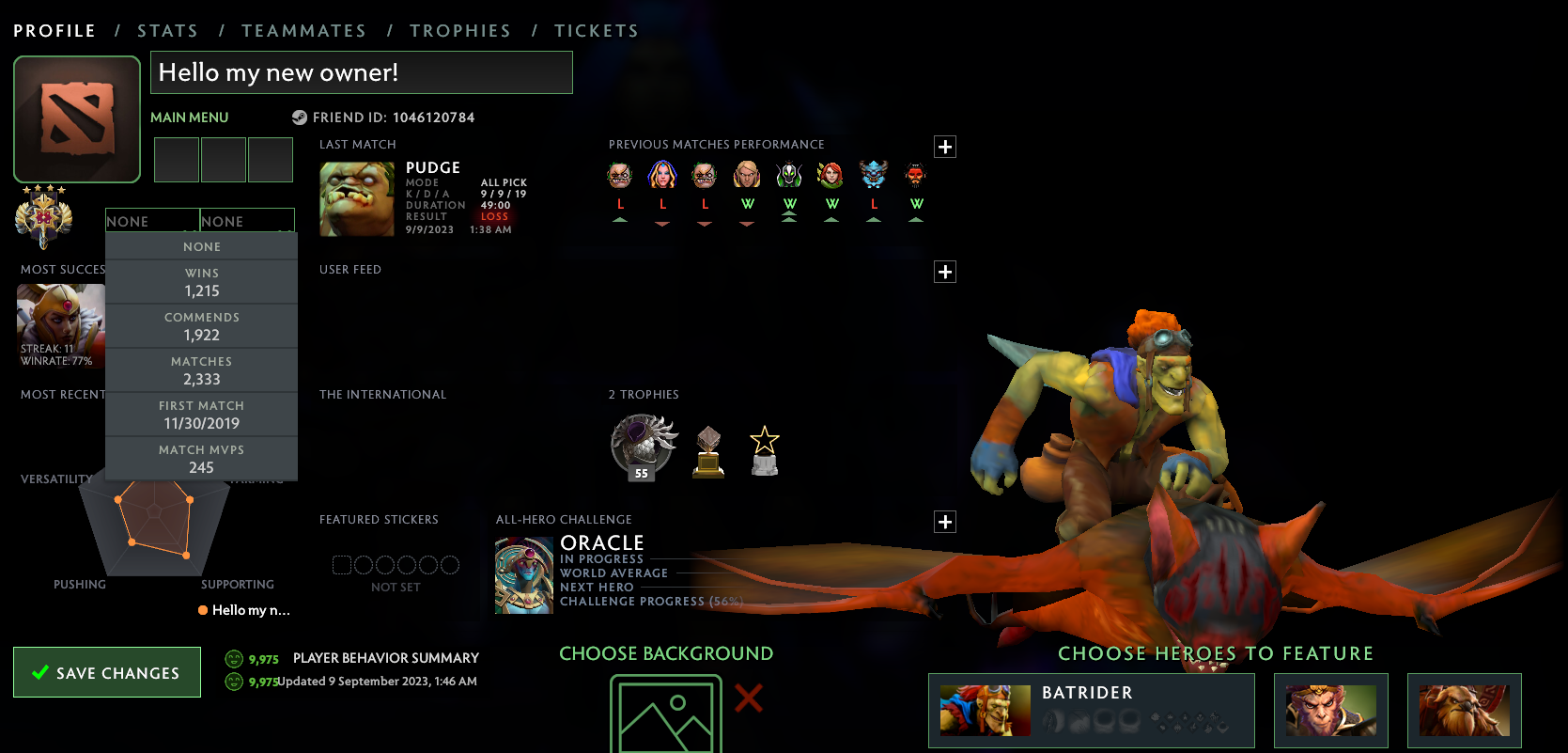The image size is (1568, 753).
Task: Click the Batrider portrait under Choose Heroes to Feature
Action: pos(985,711)
